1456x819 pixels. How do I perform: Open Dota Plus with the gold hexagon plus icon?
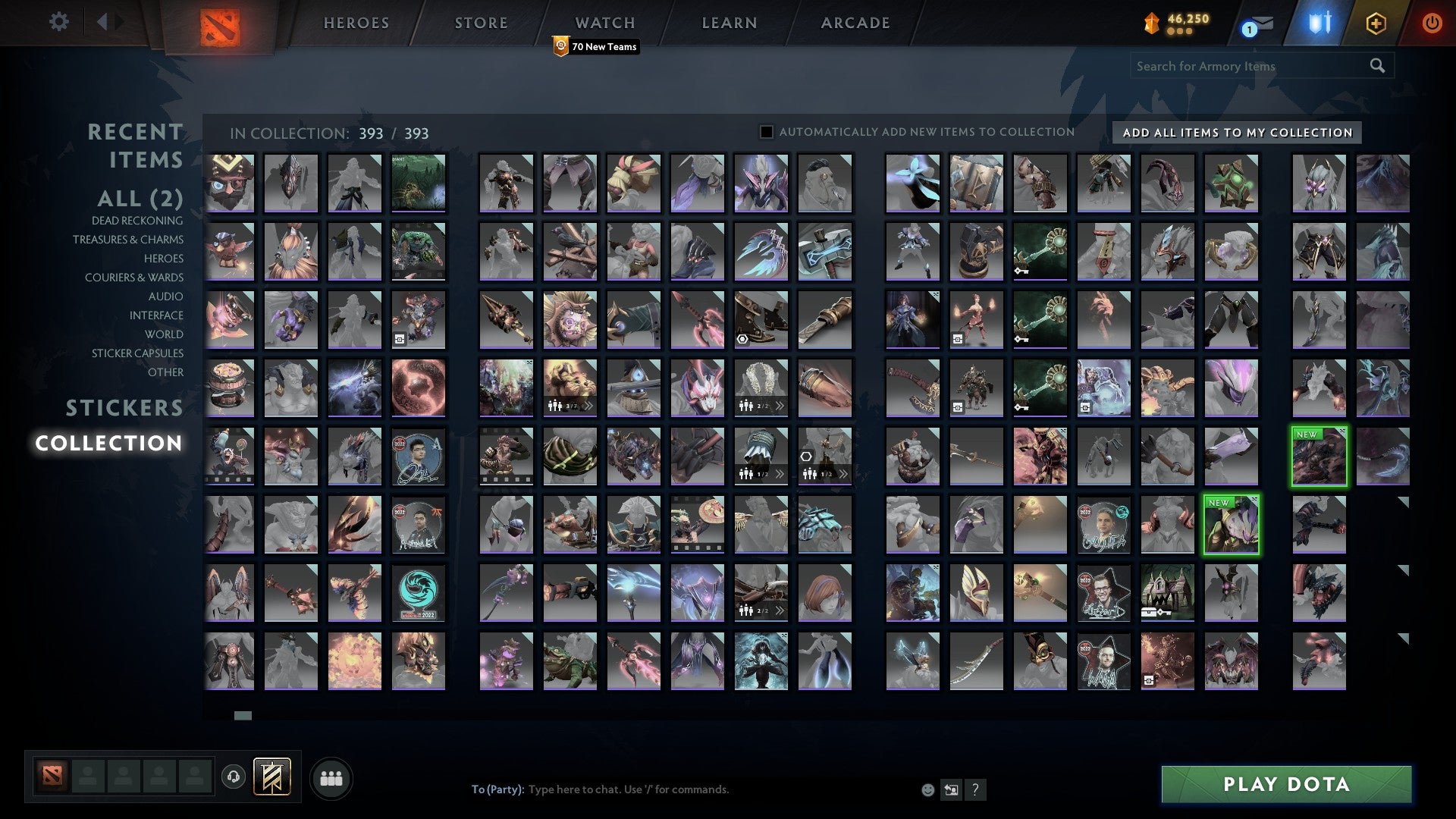coord(1376,22)
